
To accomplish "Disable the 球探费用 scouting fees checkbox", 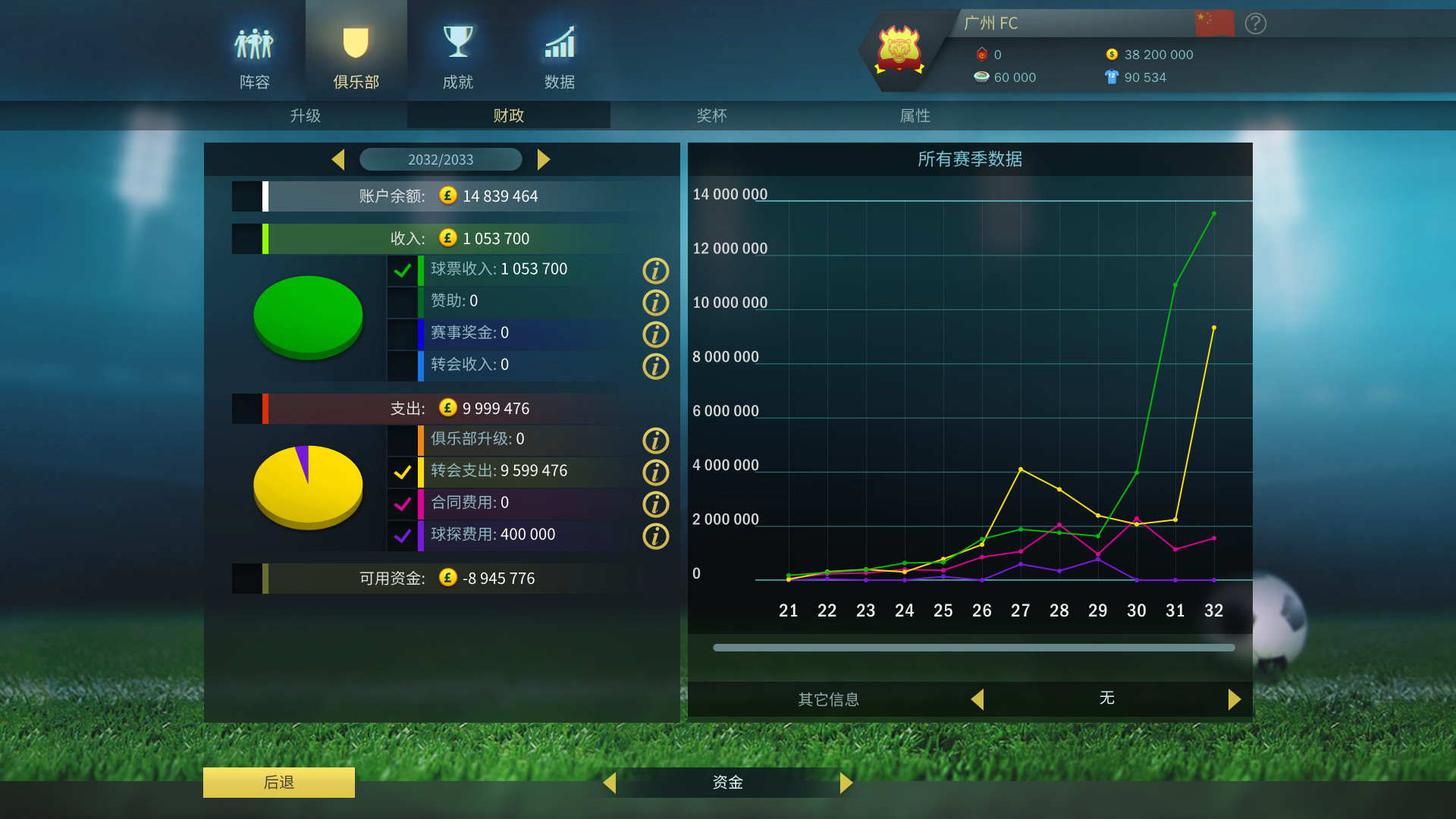I will (403, 535).
